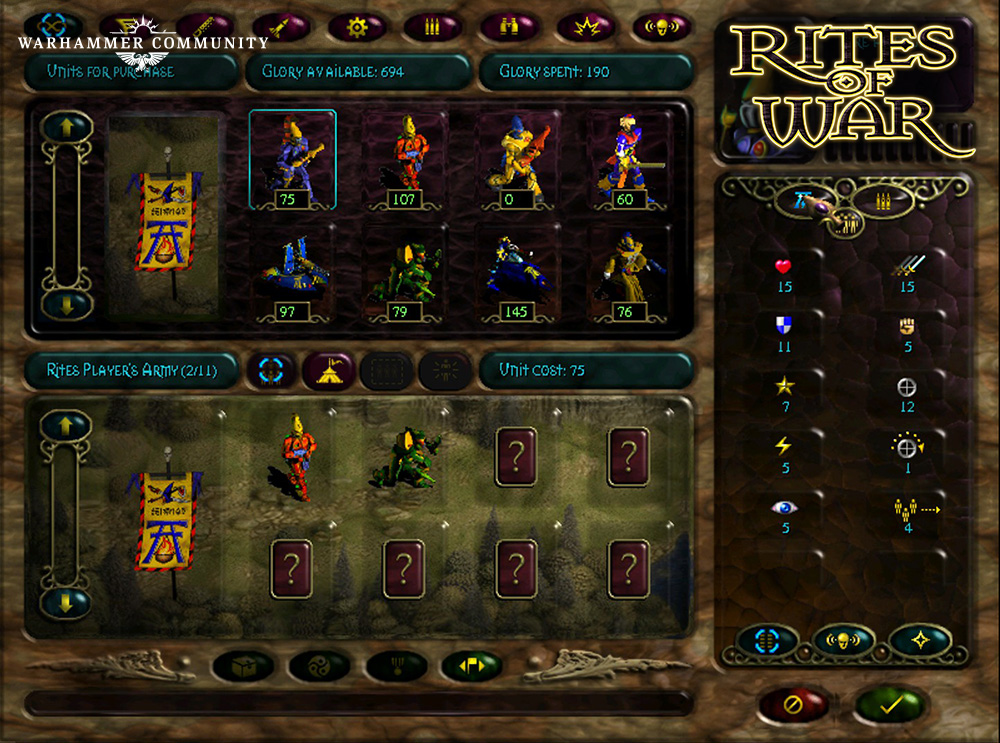Select the purchasable unit costing 75 glory
The image size is (1000, 743).
(292, 160)
